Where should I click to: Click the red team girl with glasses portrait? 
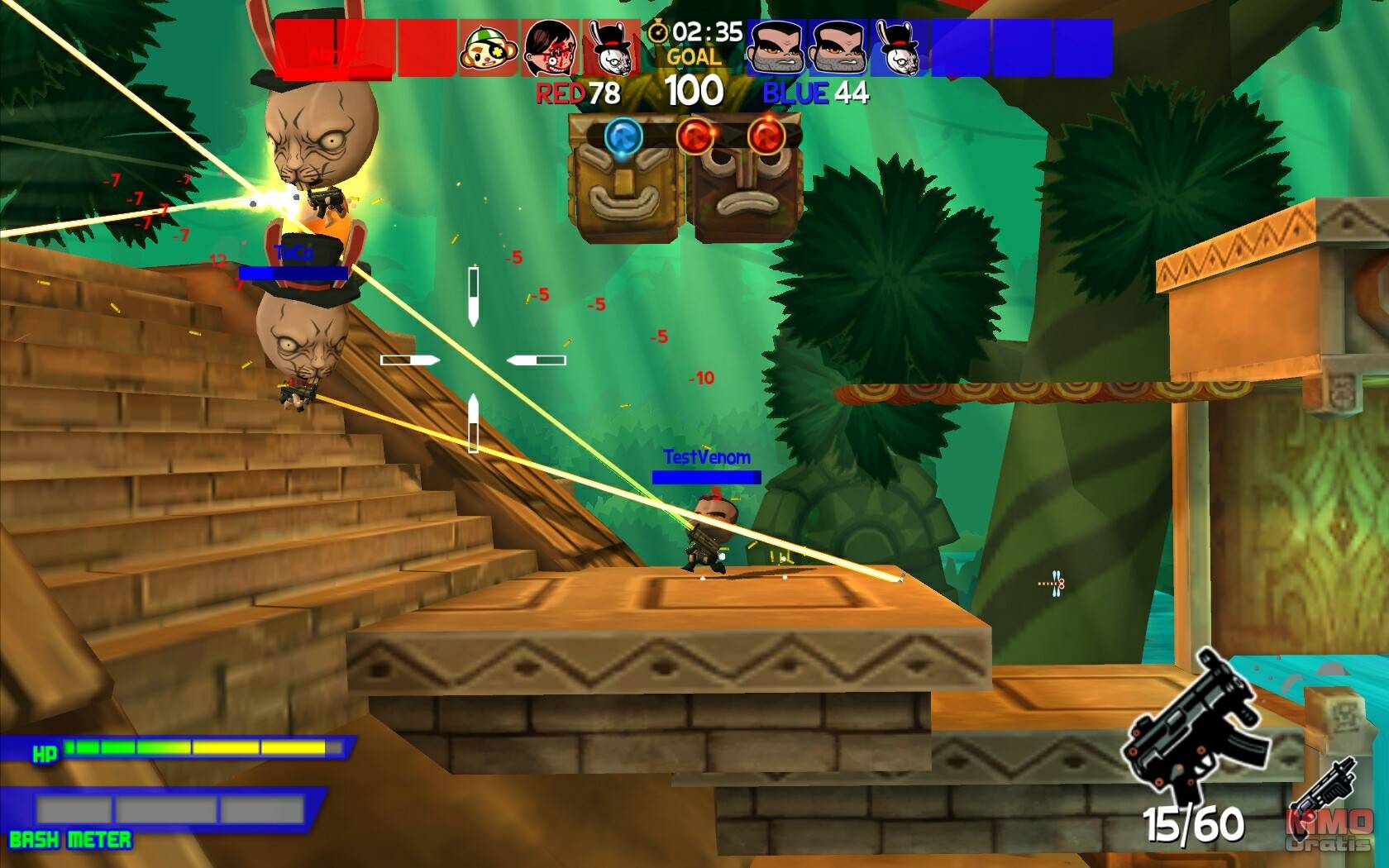tap(550, 49)
